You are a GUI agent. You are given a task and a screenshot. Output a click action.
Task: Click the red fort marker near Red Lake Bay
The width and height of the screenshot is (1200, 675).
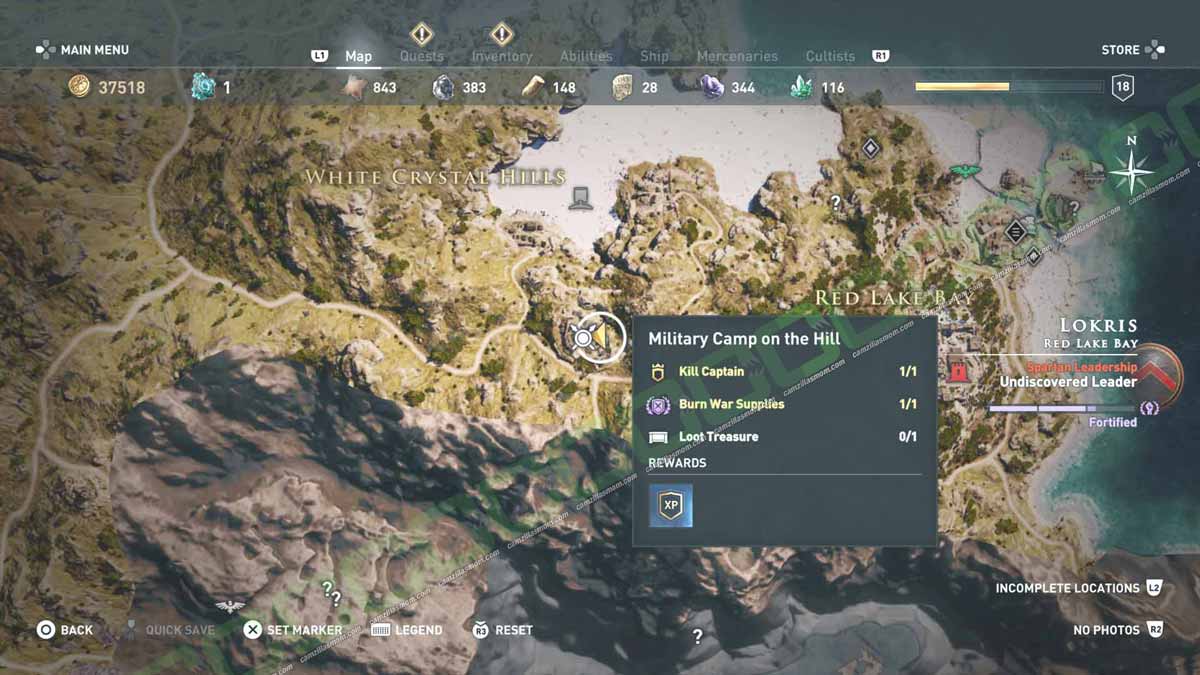[x=959, y=371]
